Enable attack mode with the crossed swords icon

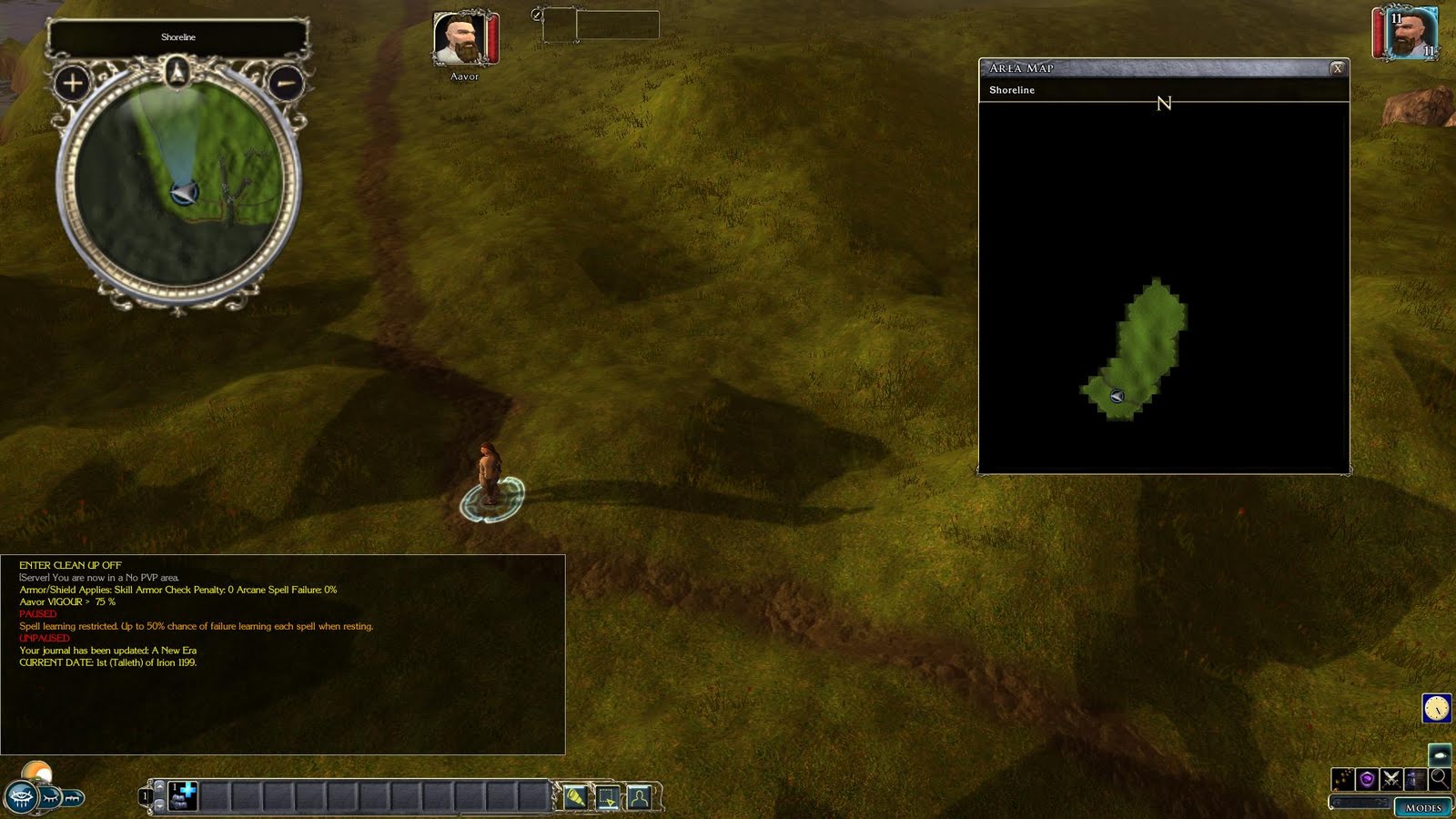(x=1391, y=779)
